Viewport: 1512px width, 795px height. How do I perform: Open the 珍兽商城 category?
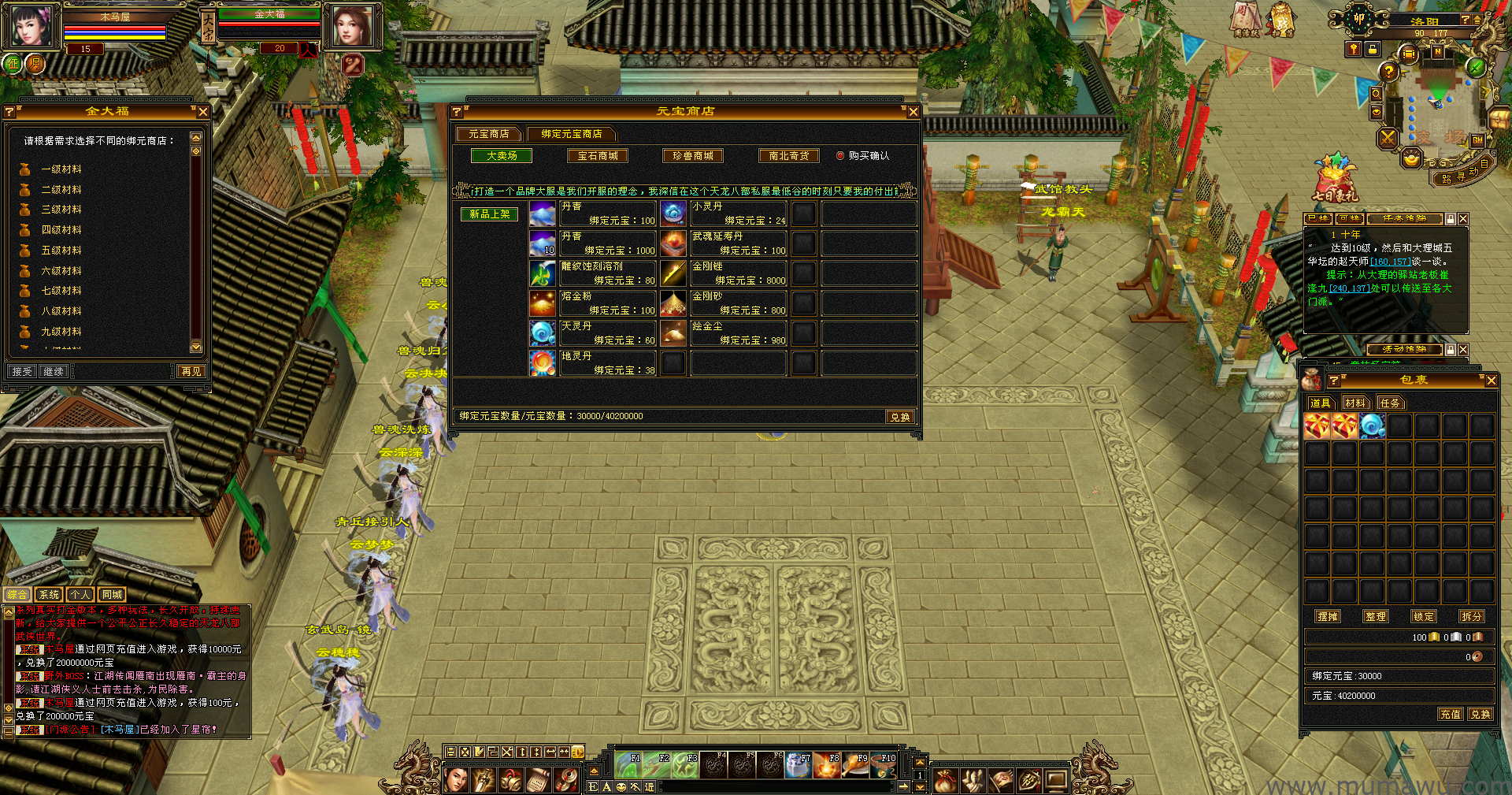coord(693,156)
